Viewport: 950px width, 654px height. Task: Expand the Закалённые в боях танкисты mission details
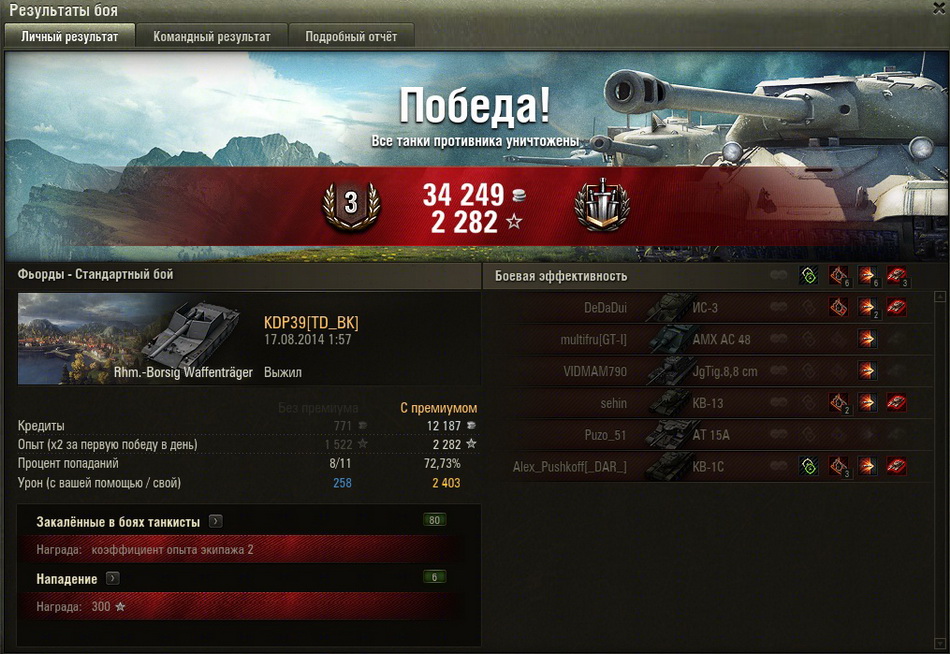[x=216, y=522]
